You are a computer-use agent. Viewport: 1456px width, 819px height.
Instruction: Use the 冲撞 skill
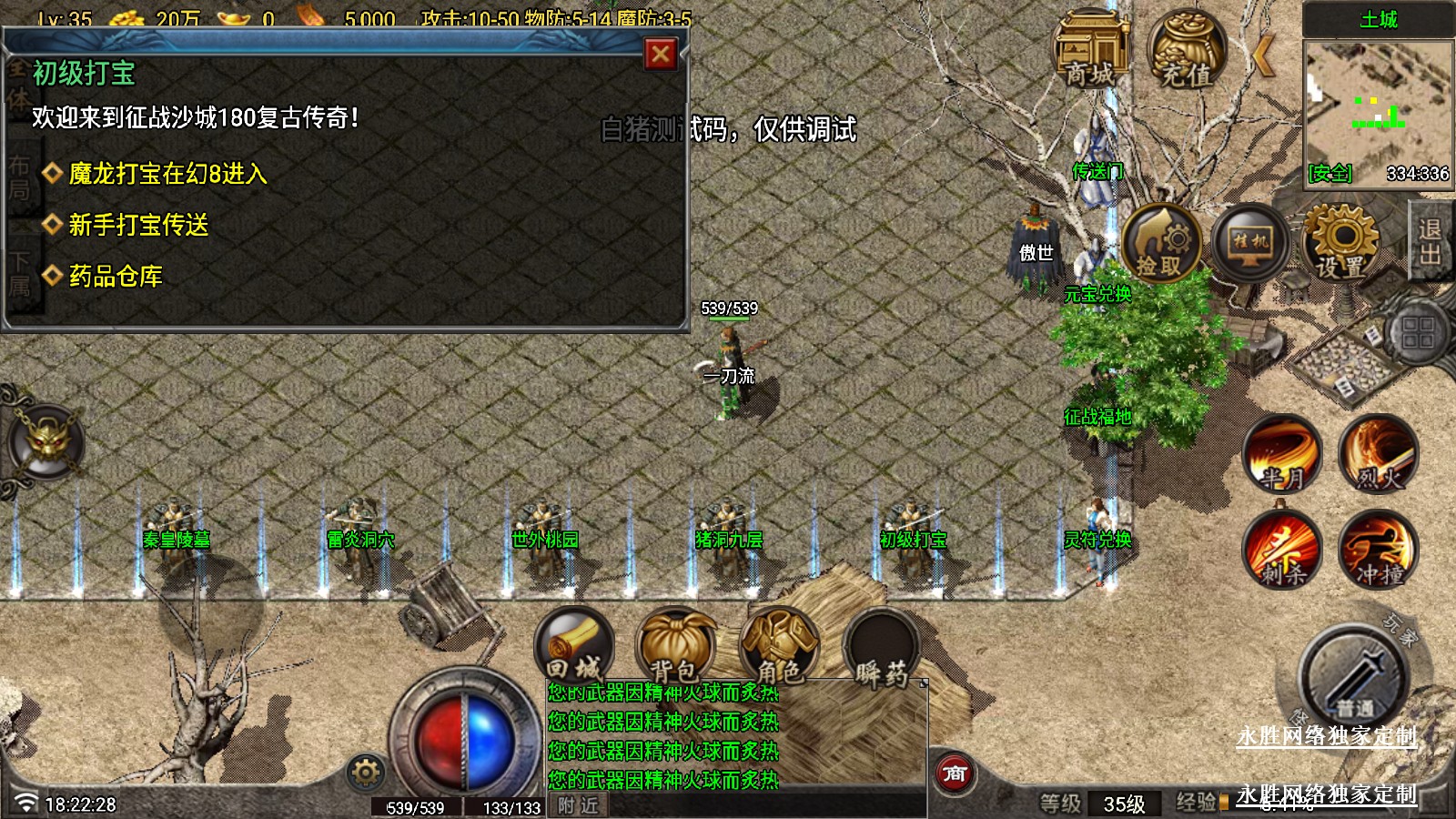click(x=1378, y=549)
